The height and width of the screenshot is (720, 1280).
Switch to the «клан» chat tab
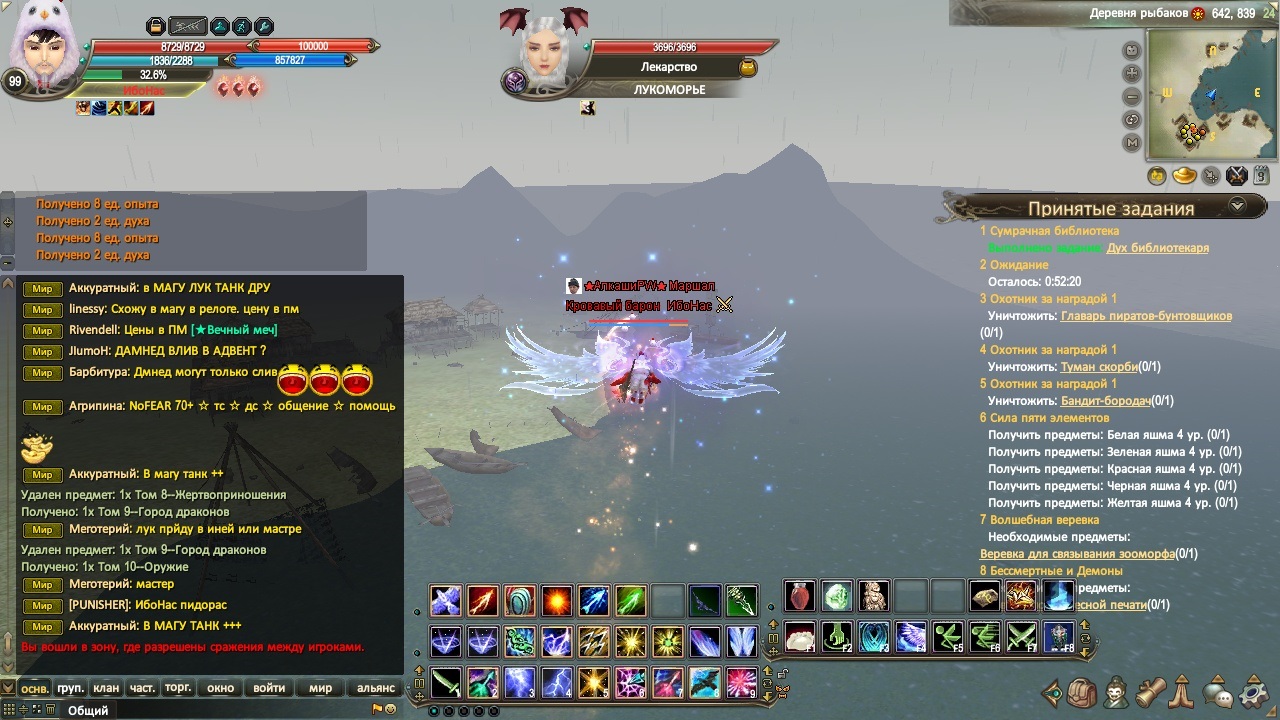(106, 688)
